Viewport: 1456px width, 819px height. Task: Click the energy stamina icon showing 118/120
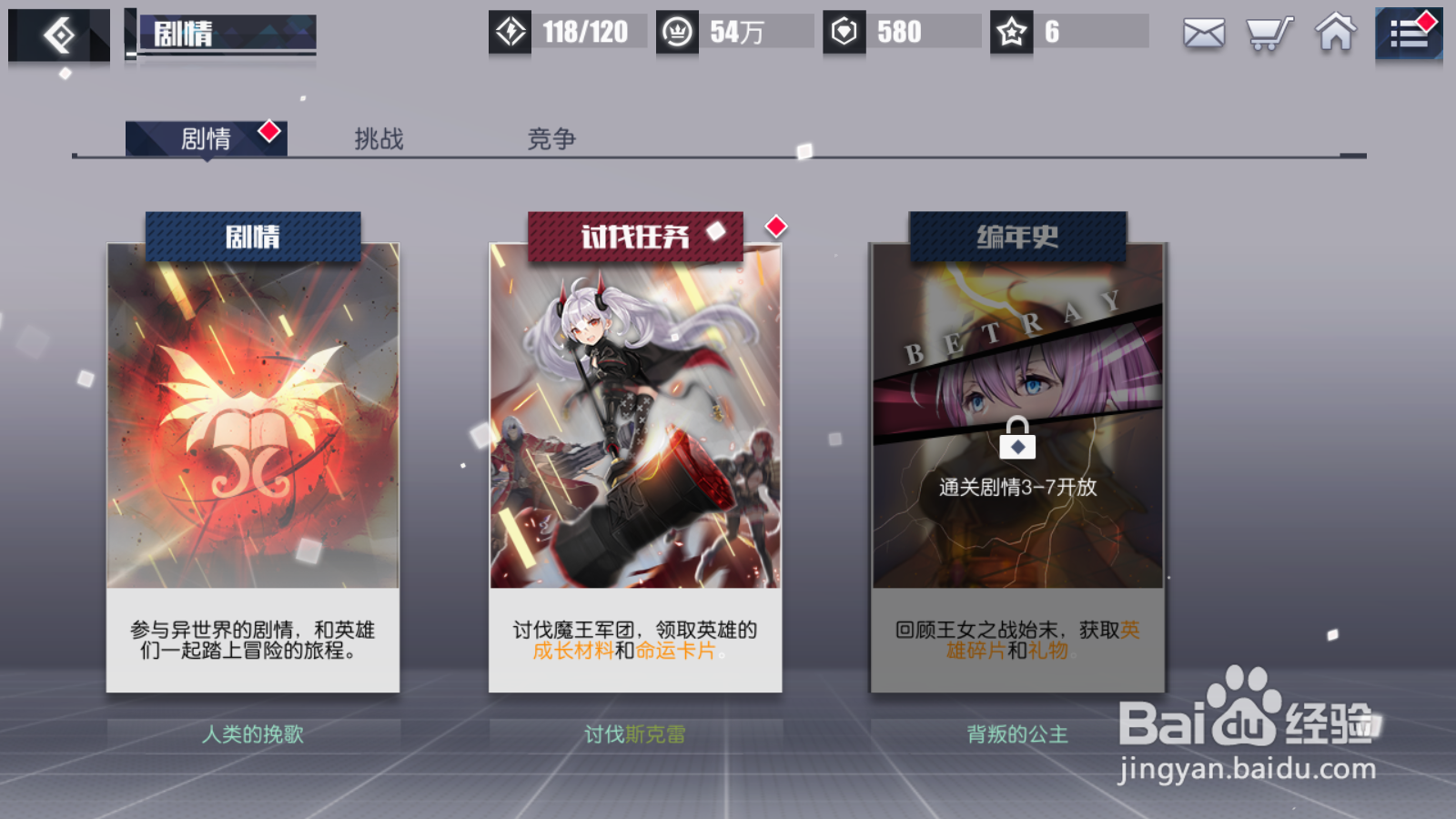point(511,31)
